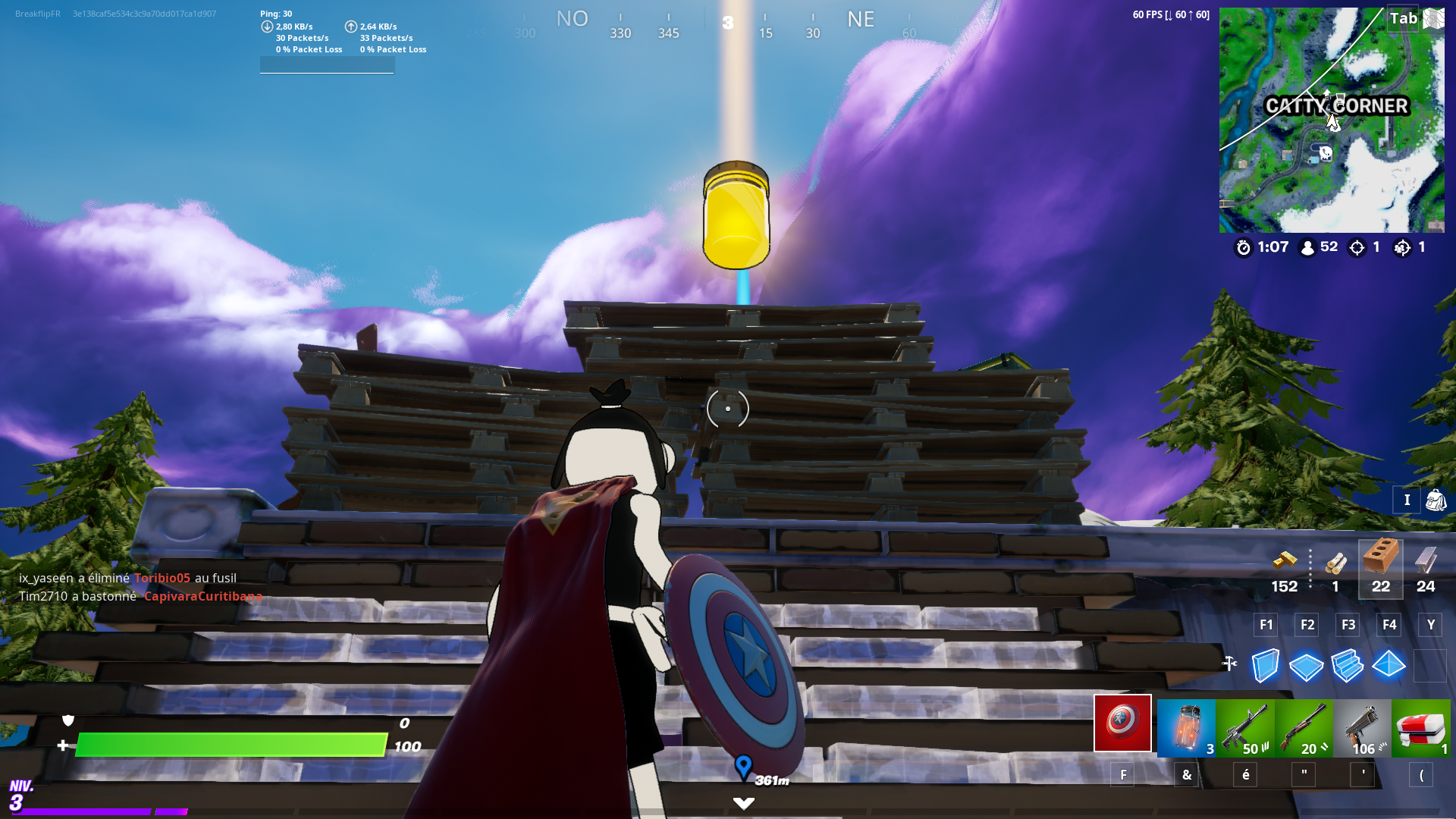1456x819 pixels.
Task: Click the Y edit keybind label
Action: click(1430, 625)
